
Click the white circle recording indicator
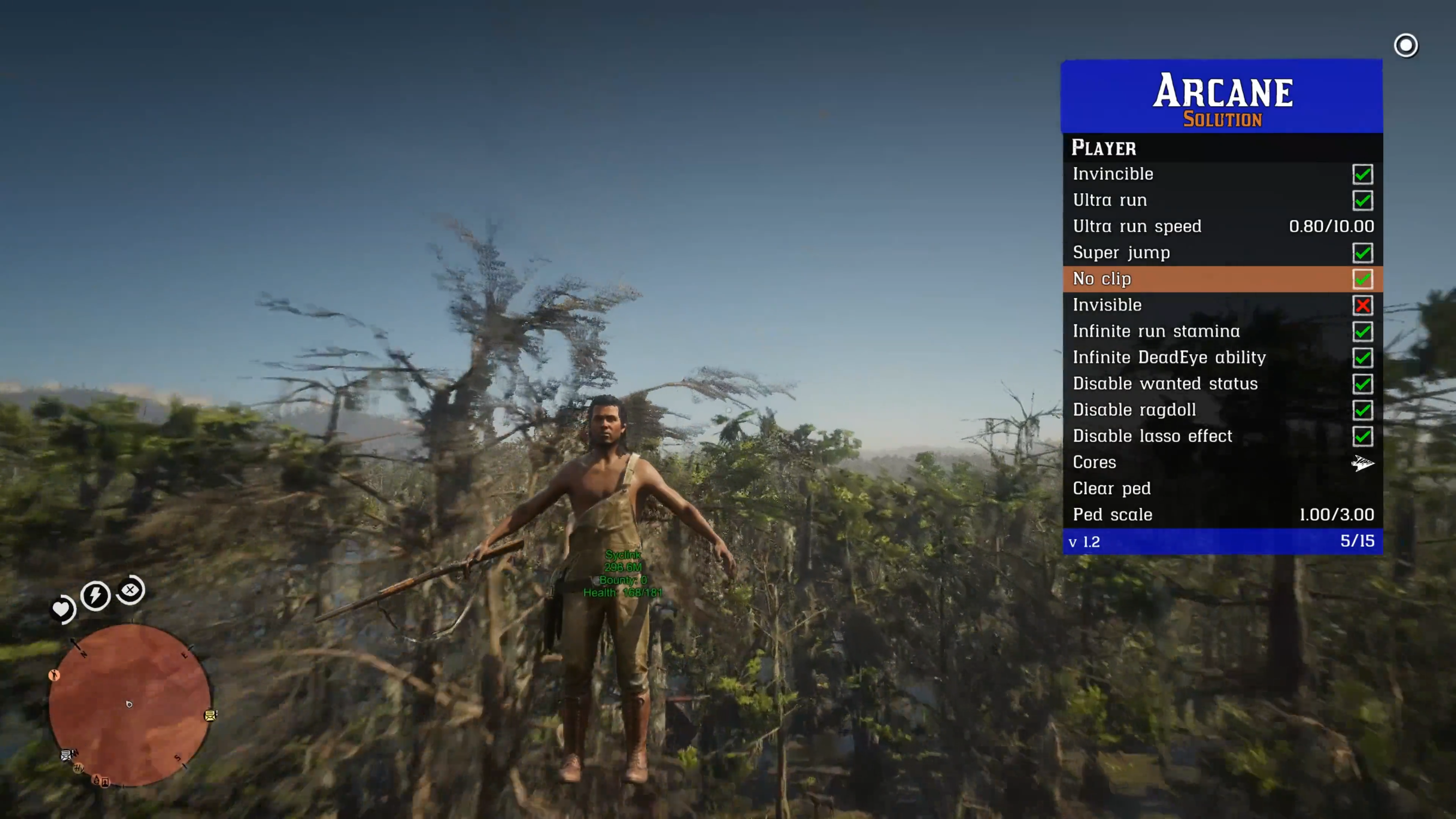[1406, 46]
